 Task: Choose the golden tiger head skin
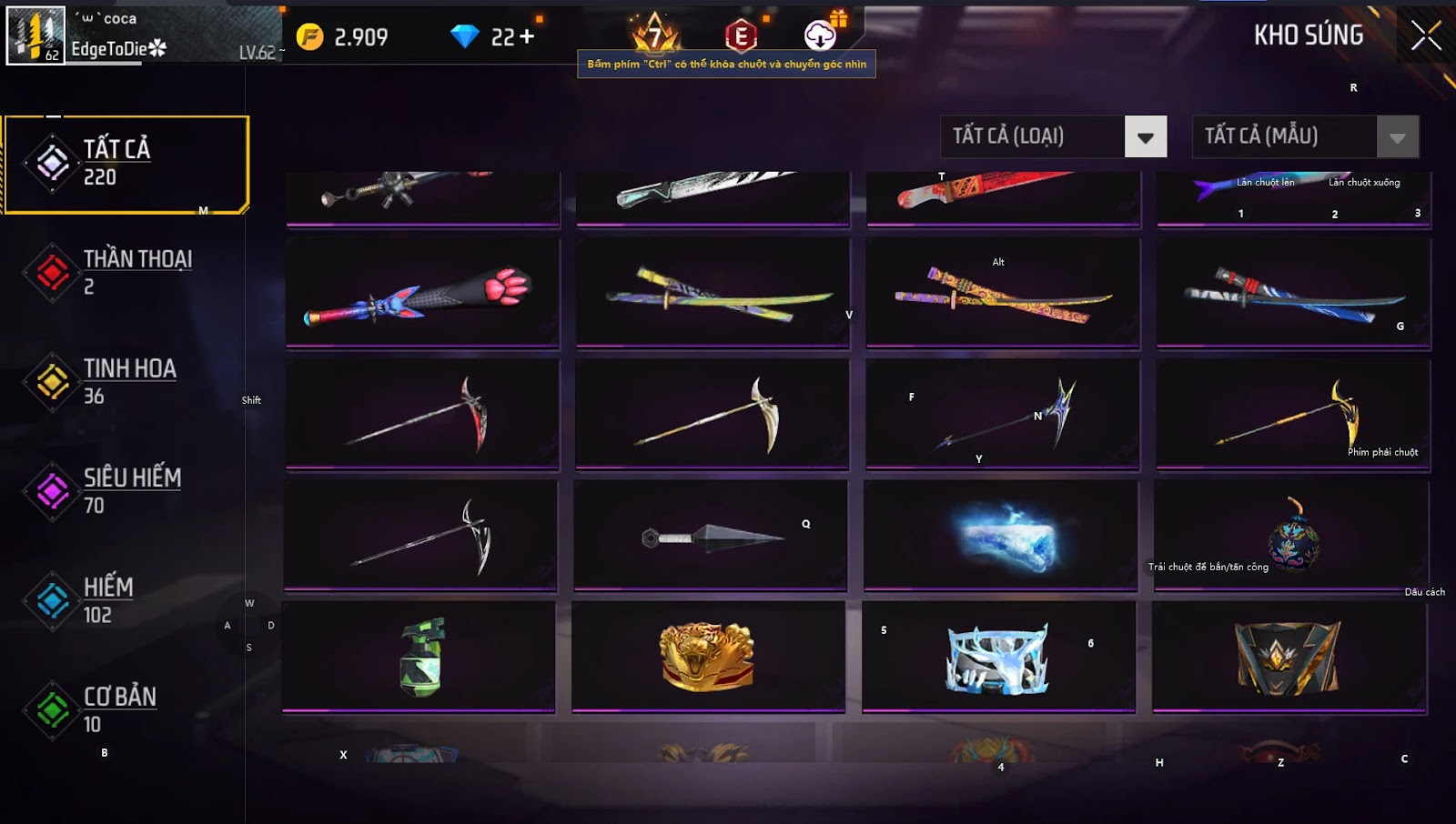click(x=708, y=657)
